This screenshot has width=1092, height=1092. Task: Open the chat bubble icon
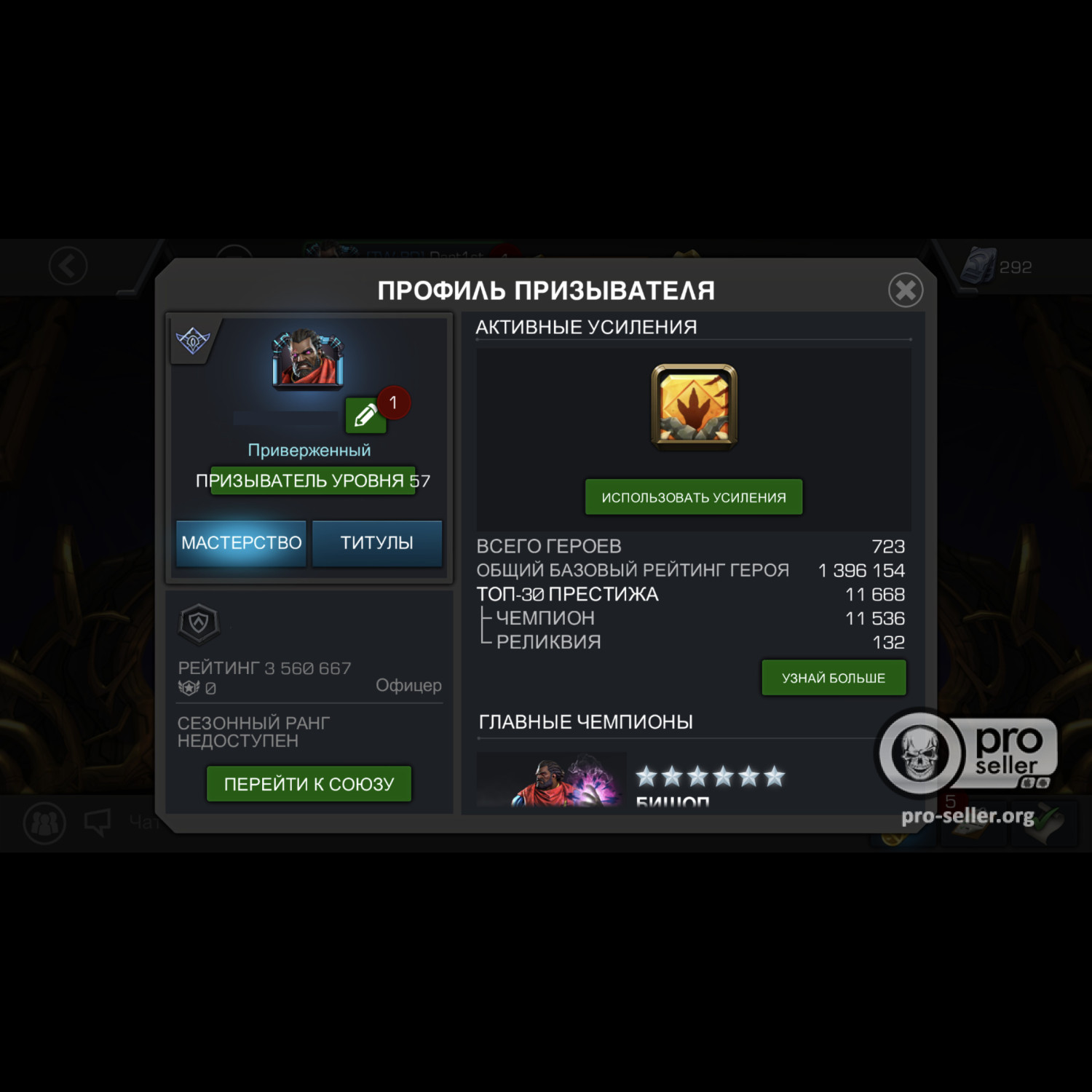click(97, 821)
